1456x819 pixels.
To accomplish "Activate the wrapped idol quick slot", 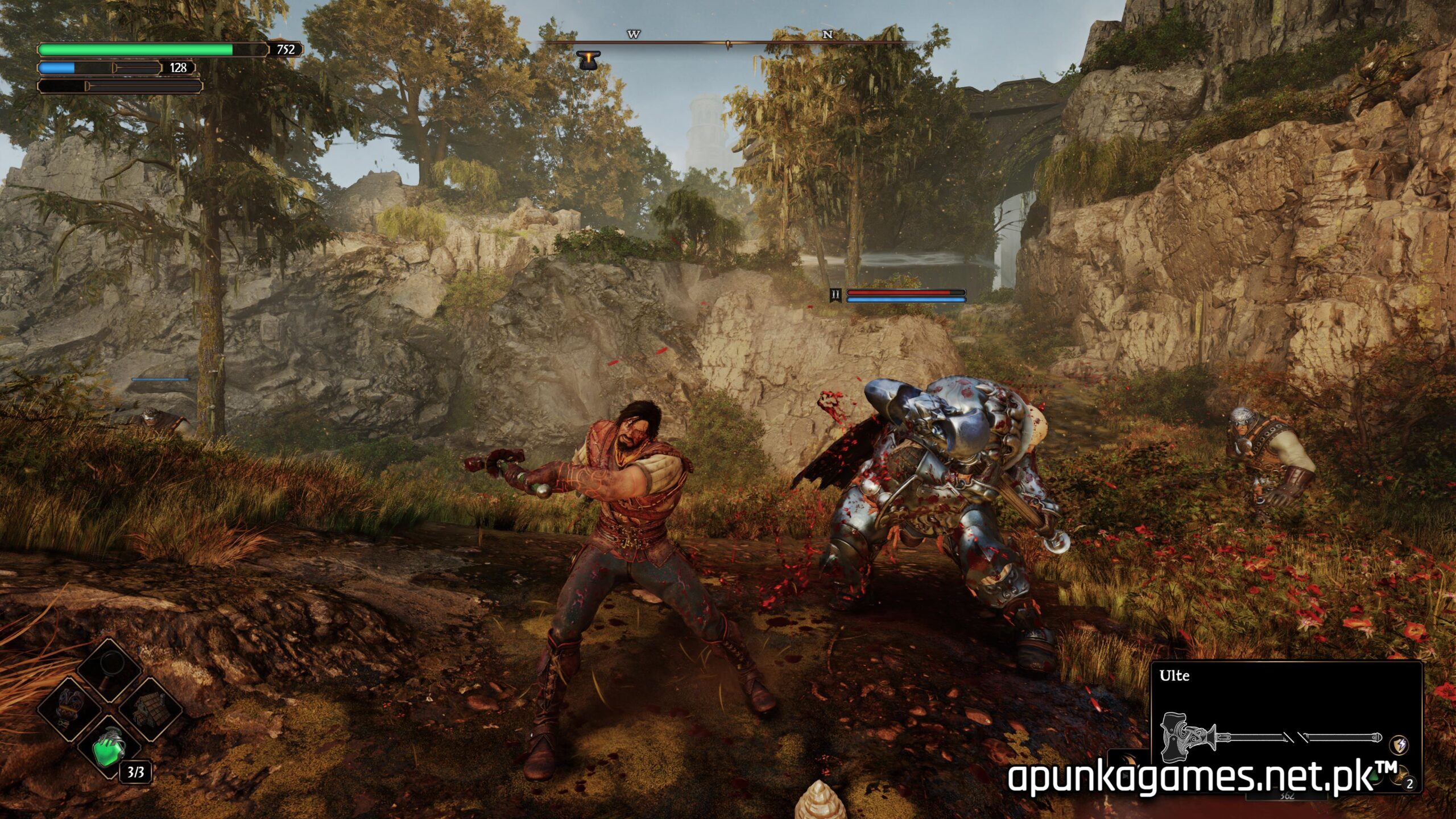I will pyautogui.click(x=69, y=709).
